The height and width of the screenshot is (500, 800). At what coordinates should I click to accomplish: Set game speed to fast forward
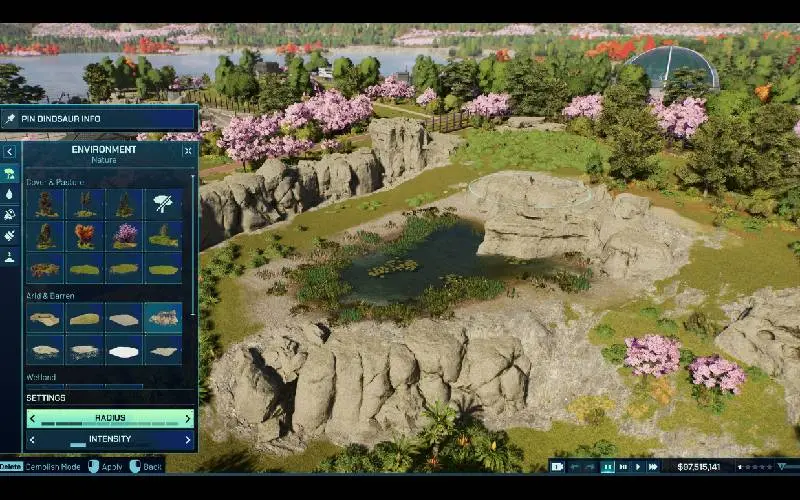coord(653,466)
